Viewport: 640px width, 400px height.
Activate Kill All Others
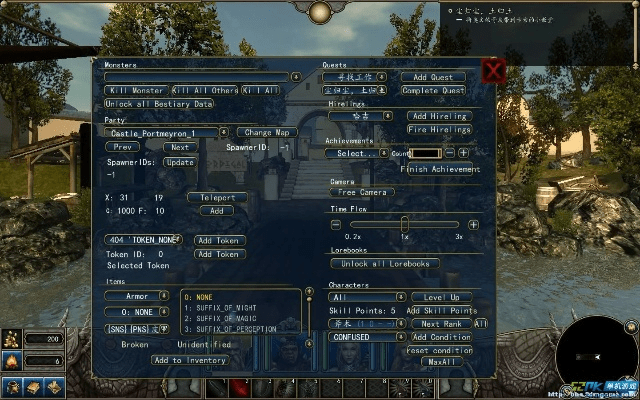click(x=205, y=90)
